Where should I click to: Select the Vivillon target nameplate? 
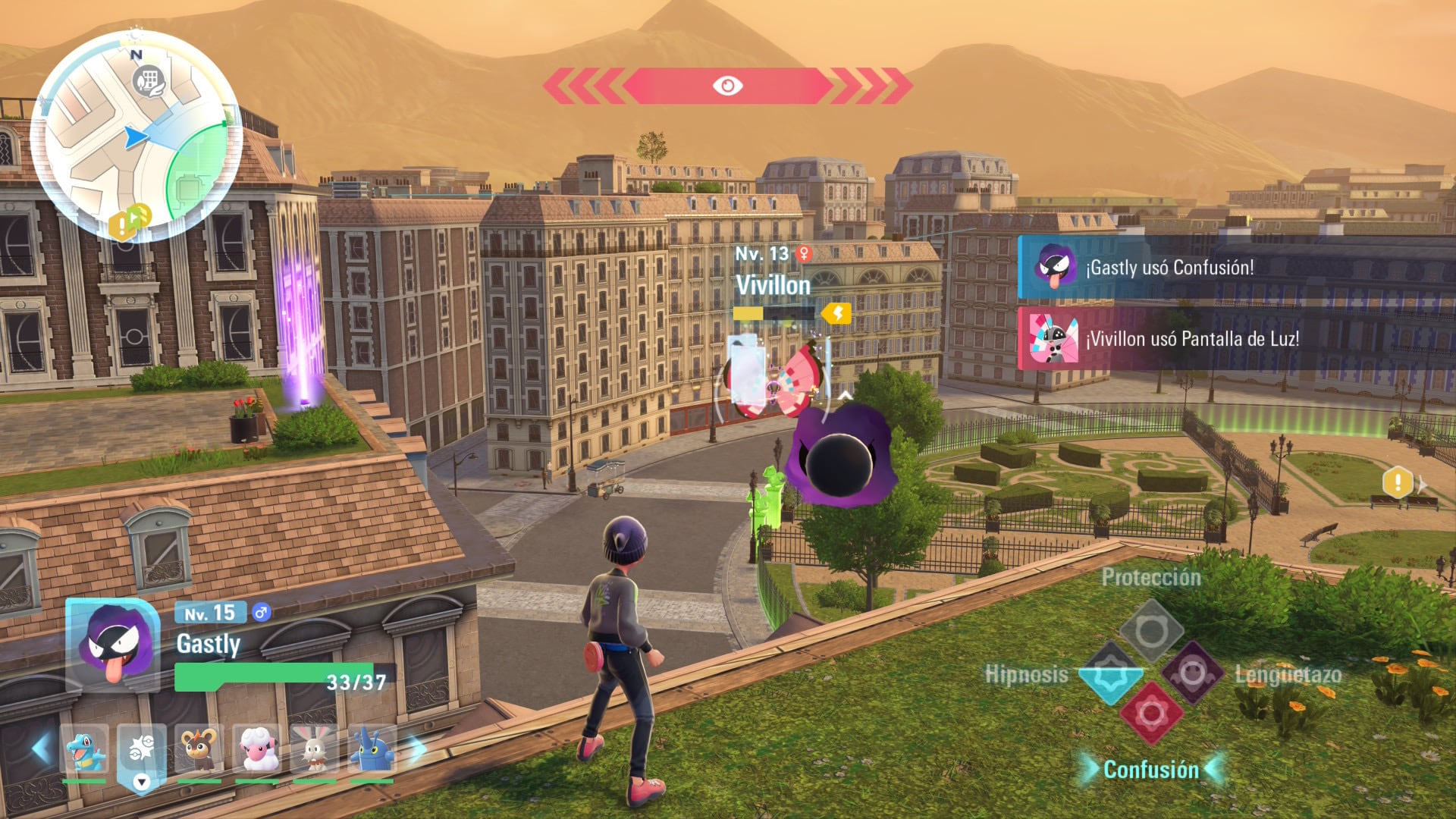tap(773, 285)
